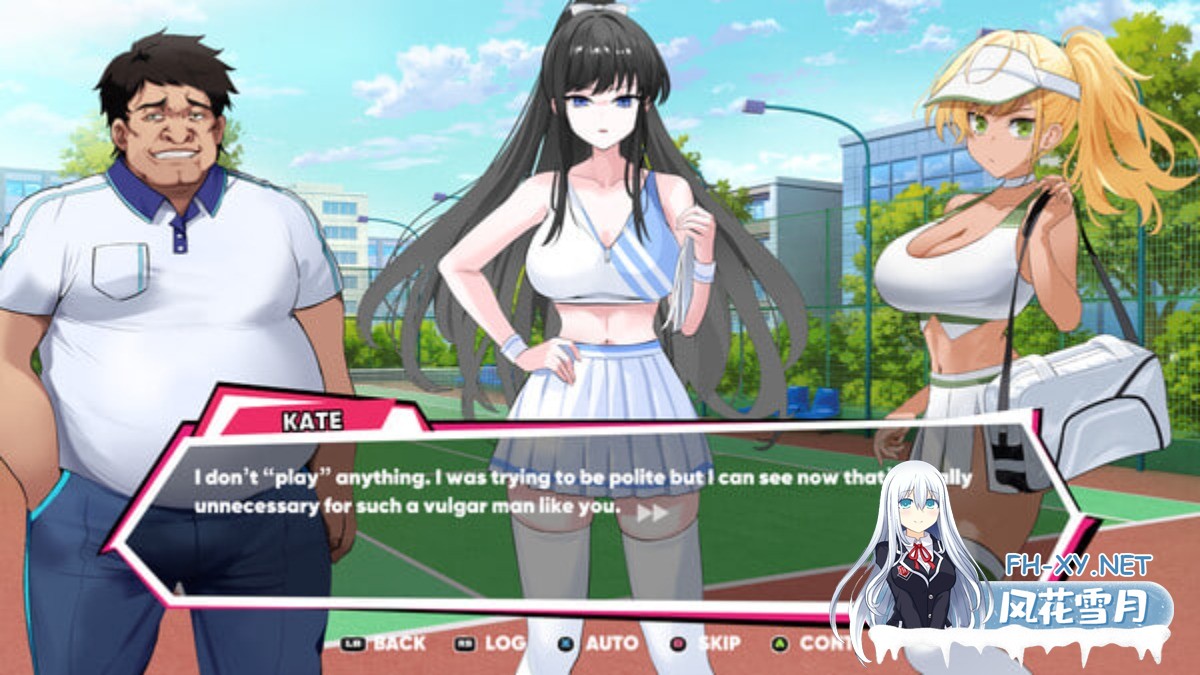Open the dialogue LOG

(504, 643)
